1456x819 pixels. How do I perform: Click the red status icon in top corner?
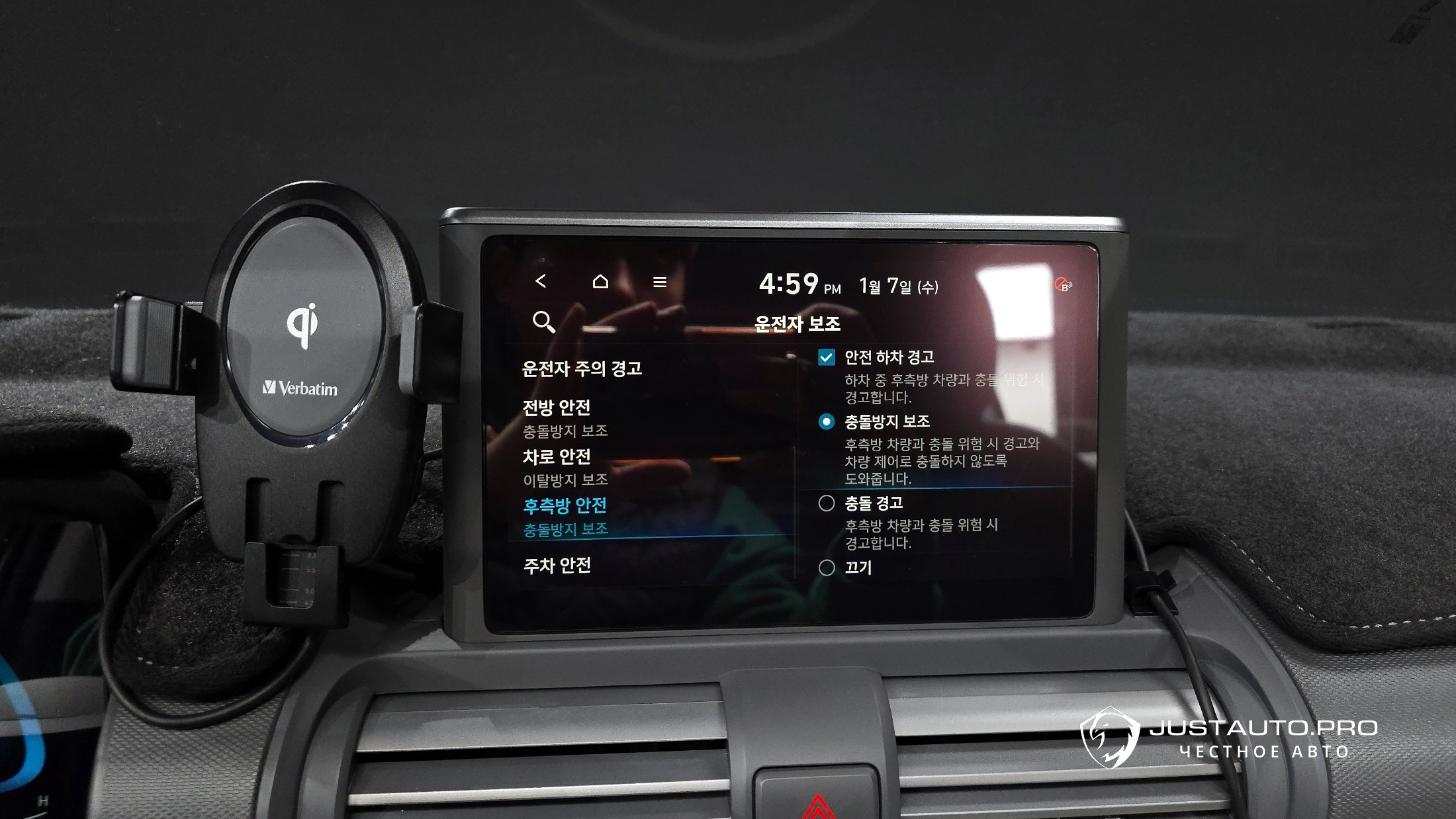1063,285
